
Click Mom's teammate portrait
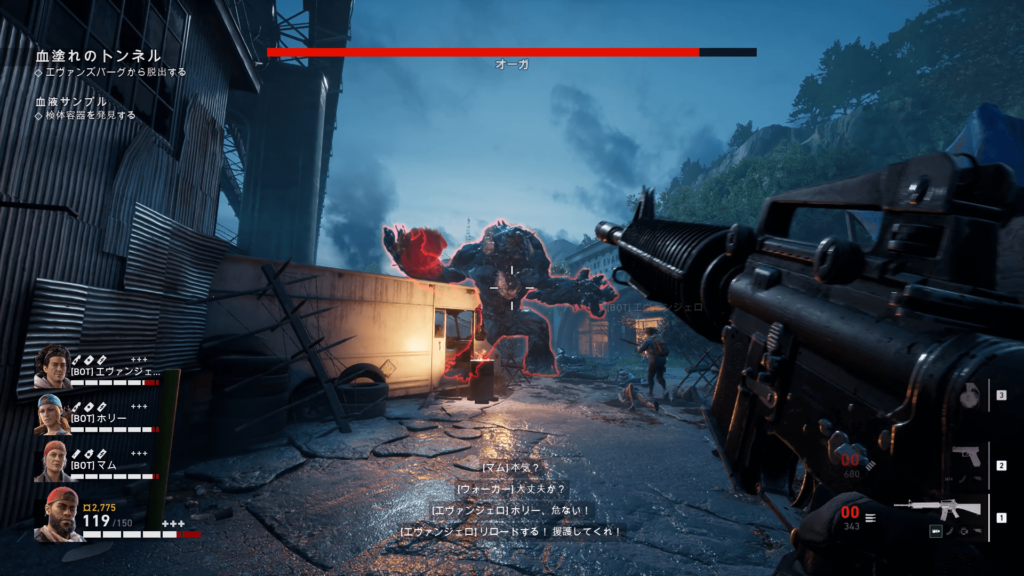[52, 461]
